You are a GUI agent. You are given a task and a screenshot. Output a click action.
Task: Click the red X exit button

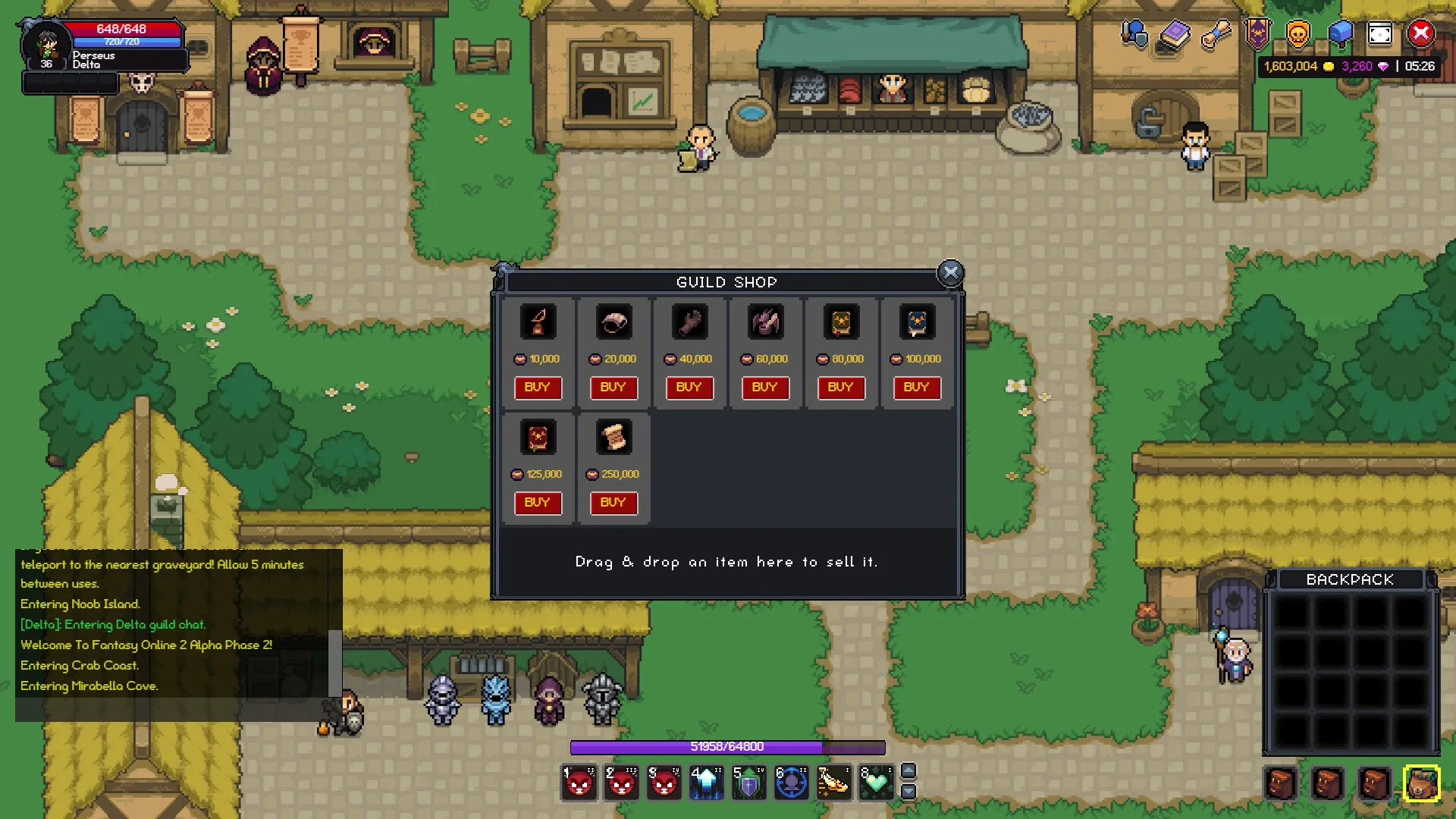[1421, 34]
